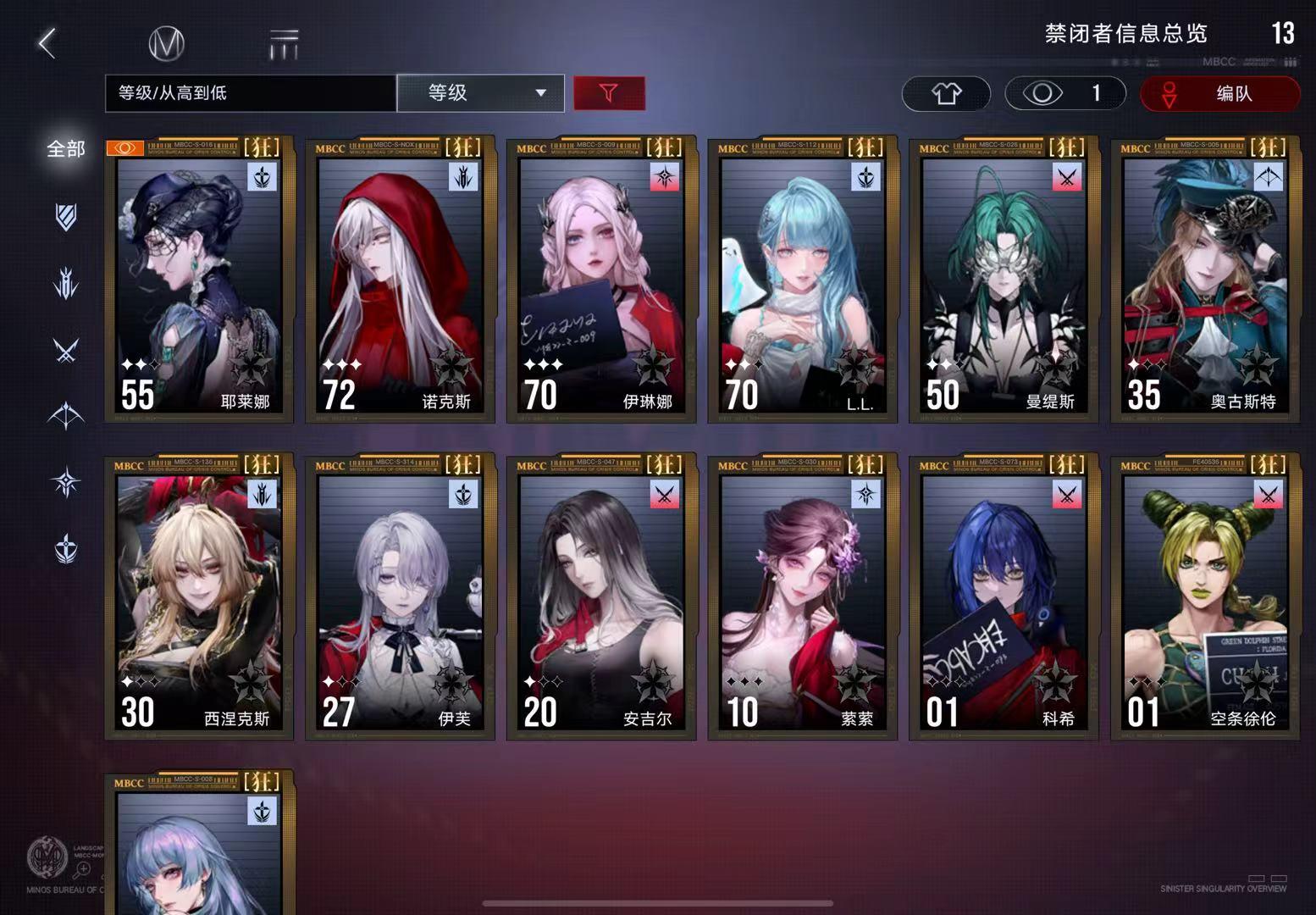Open the red filter funnel toggle
1316x915 pixels.
click(x=609, y=93)
